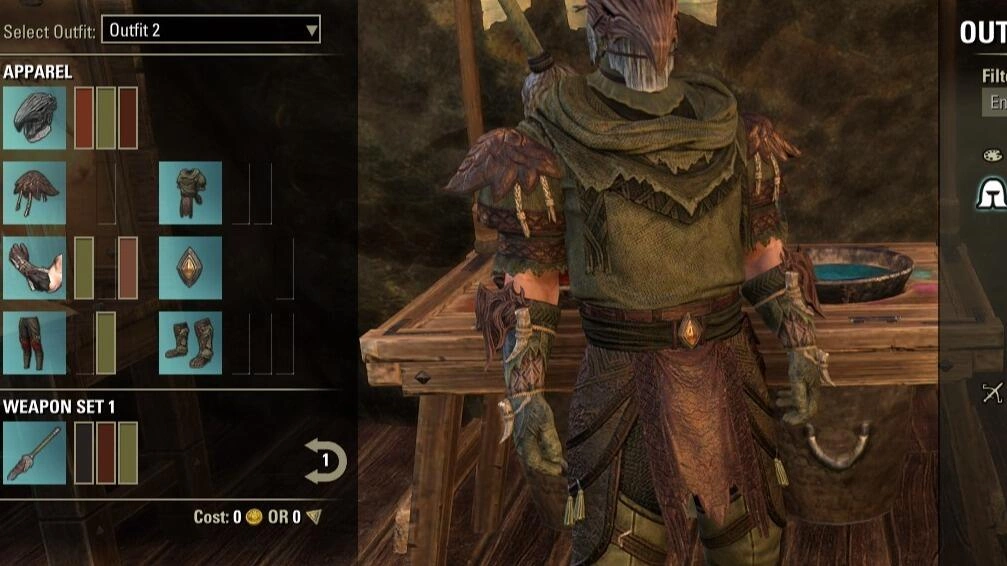Open the Select Outfit dropdown

(213, 30)
